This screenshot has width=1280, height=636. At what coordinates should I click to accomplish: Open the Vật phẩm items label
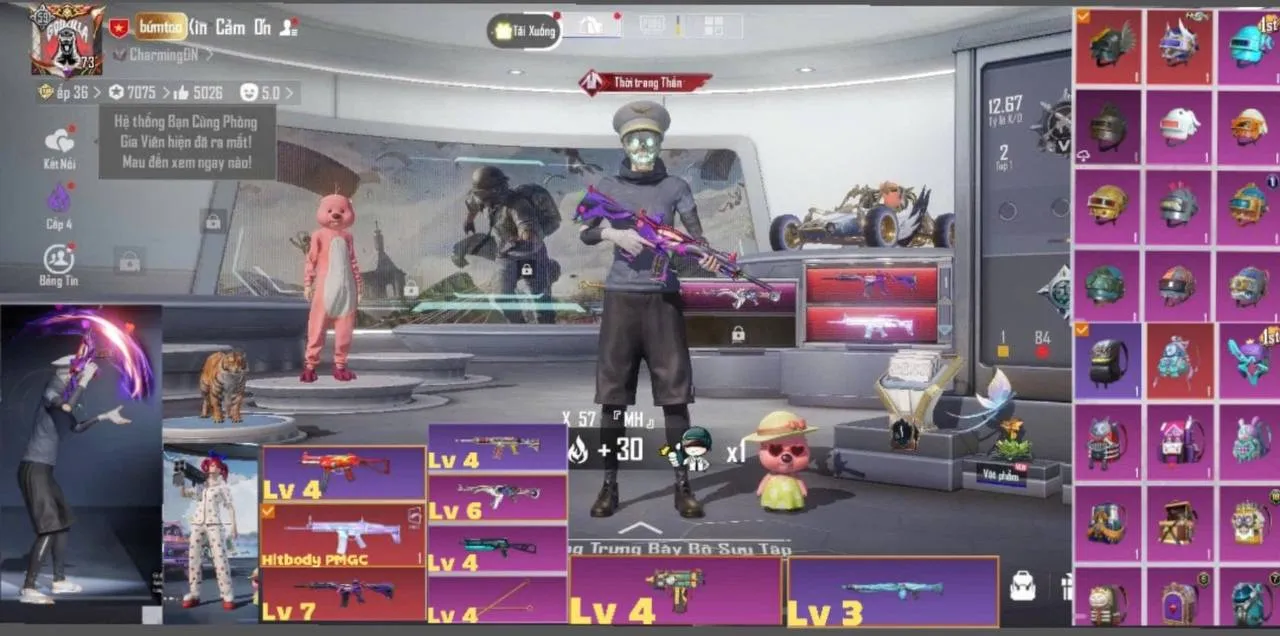[x=1002, y=475]
